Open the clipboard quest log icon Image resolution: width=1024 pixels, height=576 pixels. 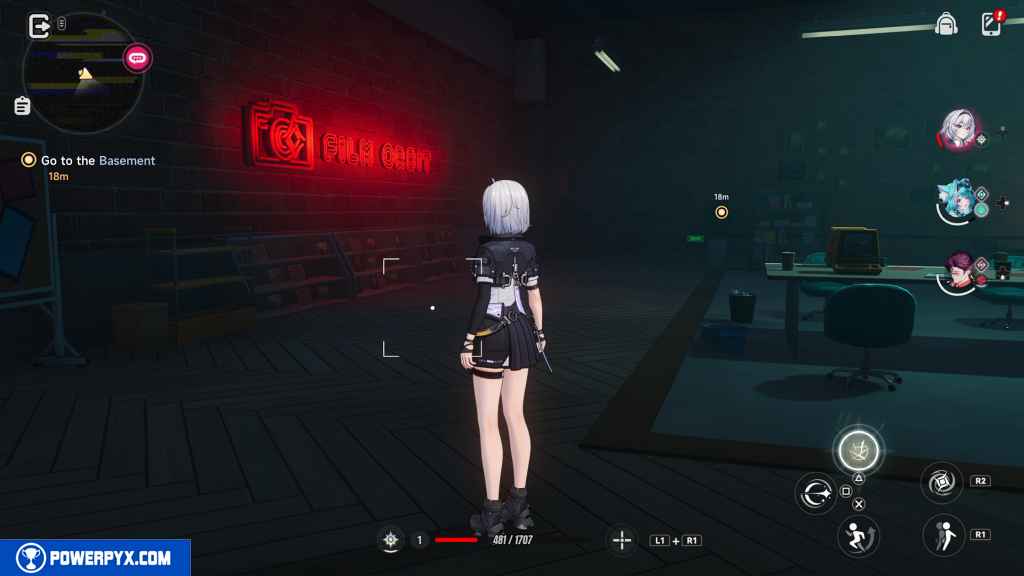click(22, 105)
